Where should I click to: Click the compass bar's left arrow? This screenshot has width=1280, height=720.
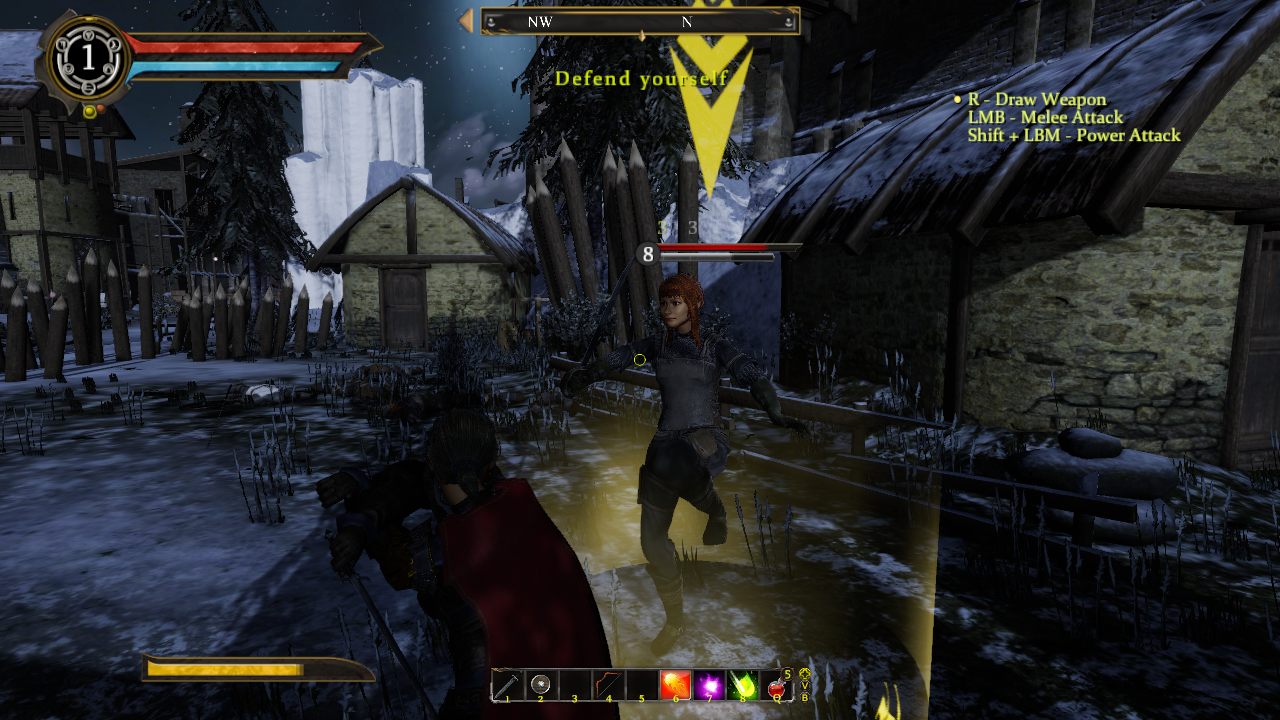click(466, 21)
